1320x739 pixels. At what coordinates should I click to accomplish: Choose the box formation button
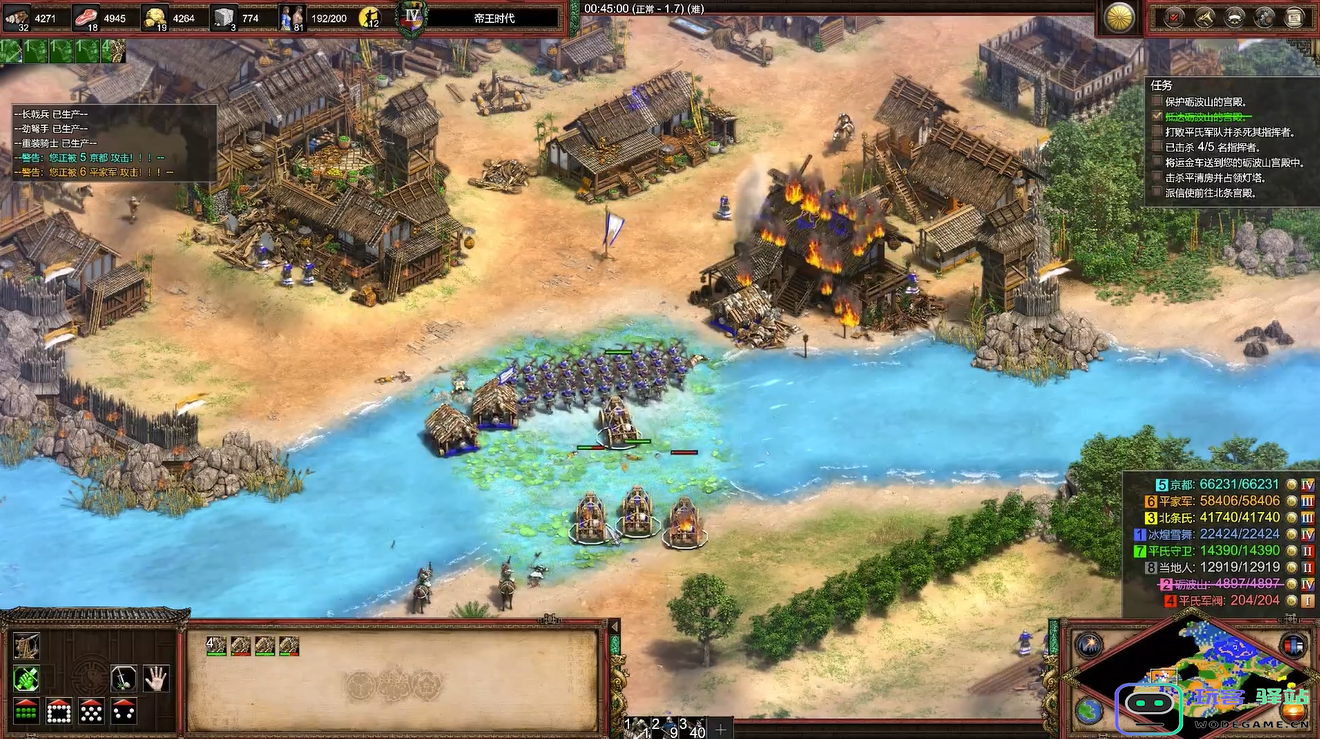point(59,711)
